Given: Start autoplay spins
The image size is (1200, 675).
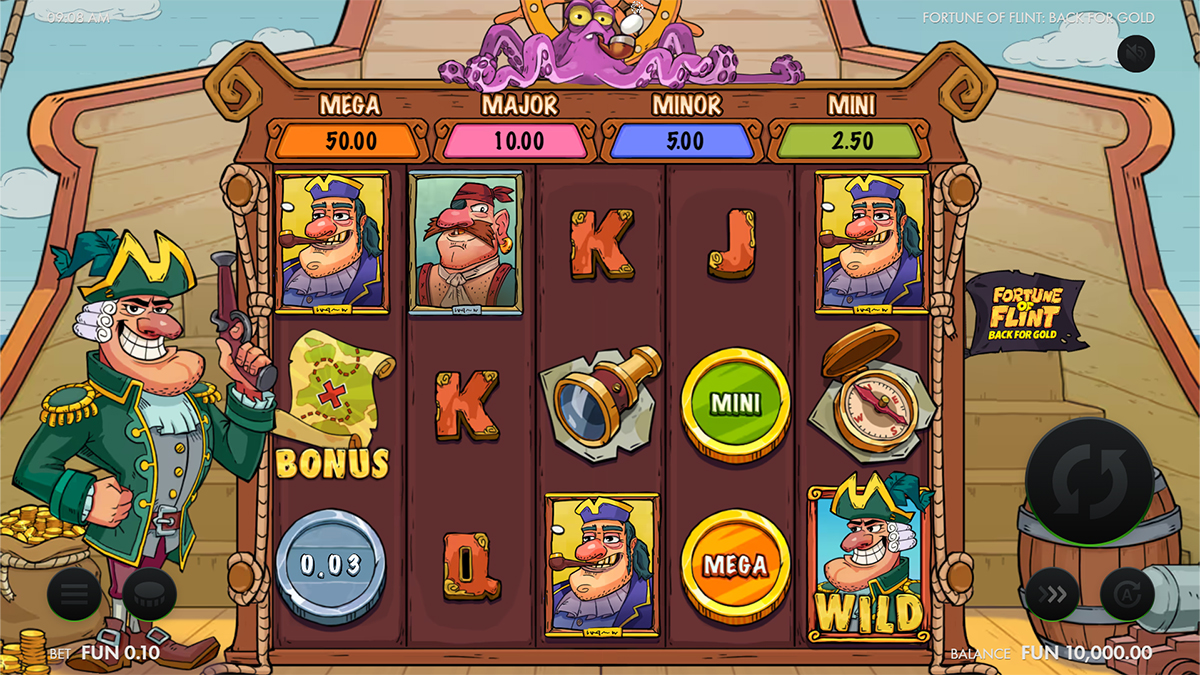Looking at the screenshot, I should (x=1127, y=596).
